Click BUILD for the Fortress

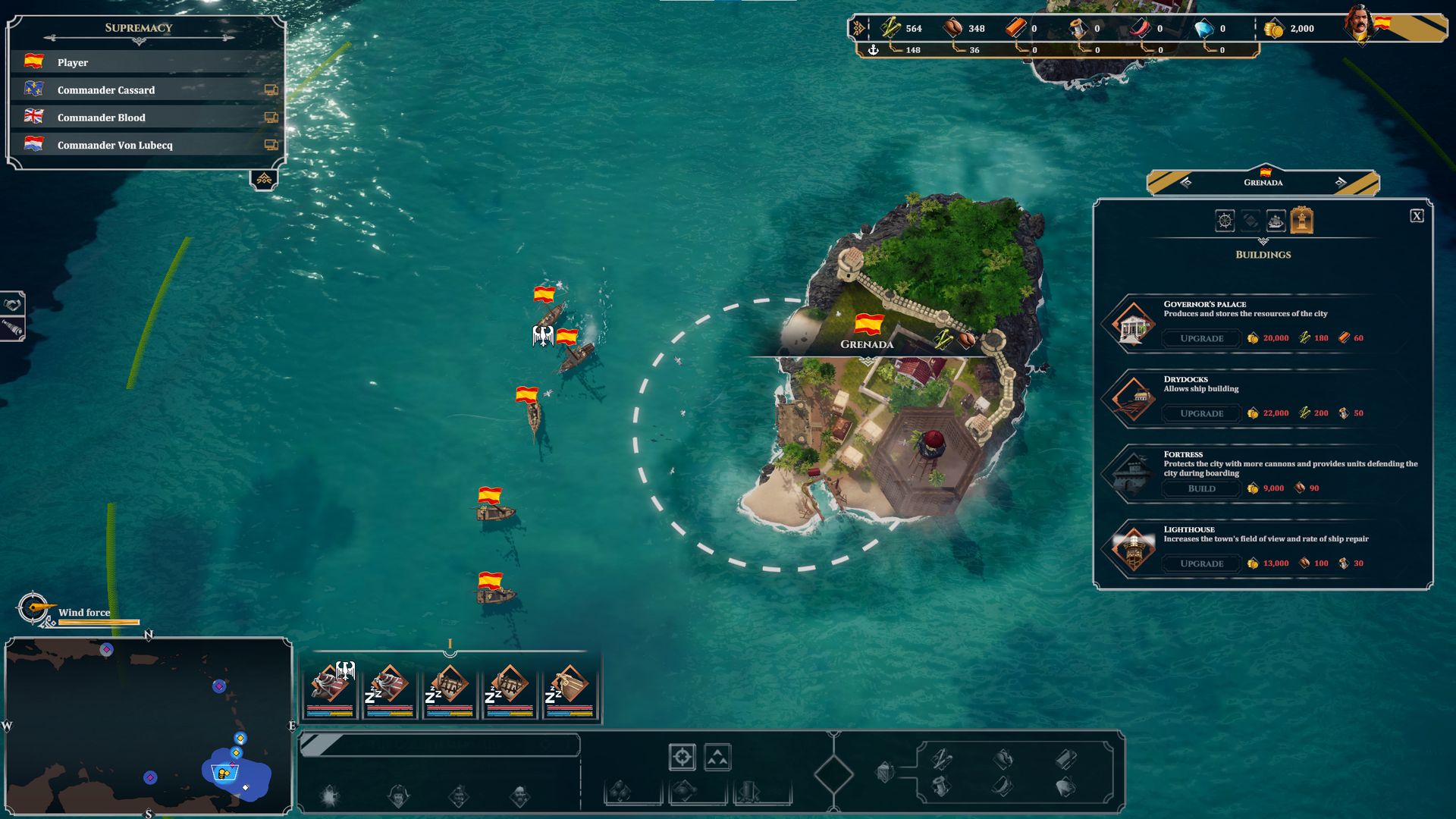coord(1200,488)
